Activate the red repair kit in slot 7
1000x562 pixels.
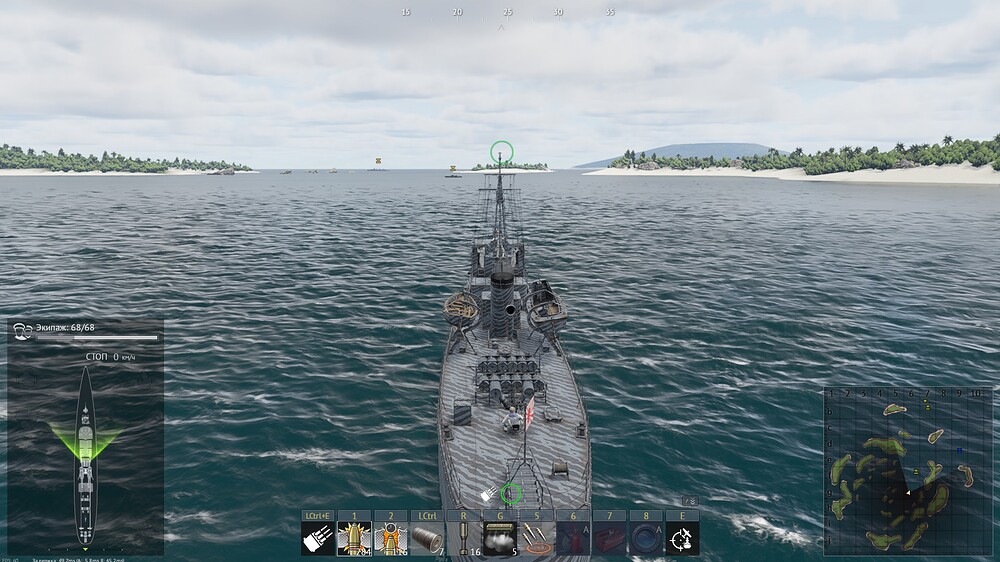(x=609, y=538)
